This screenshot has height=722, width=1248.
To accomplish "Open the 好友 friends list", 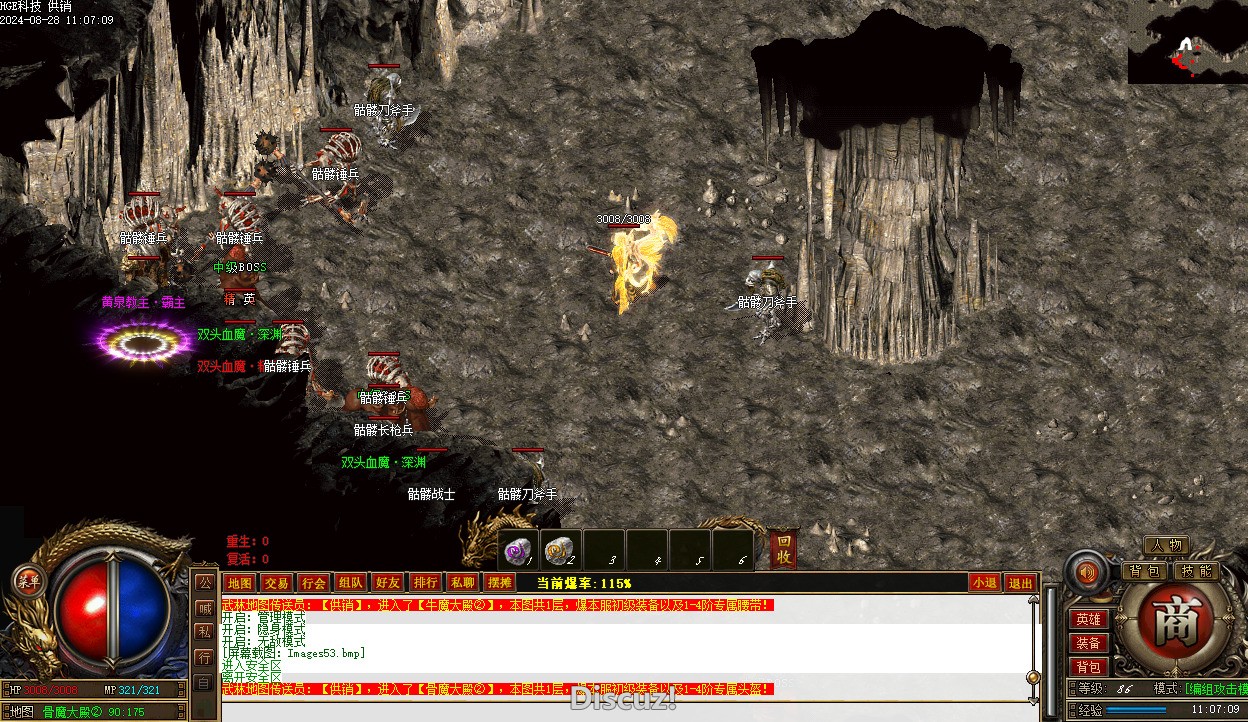I will pos(387,583).
